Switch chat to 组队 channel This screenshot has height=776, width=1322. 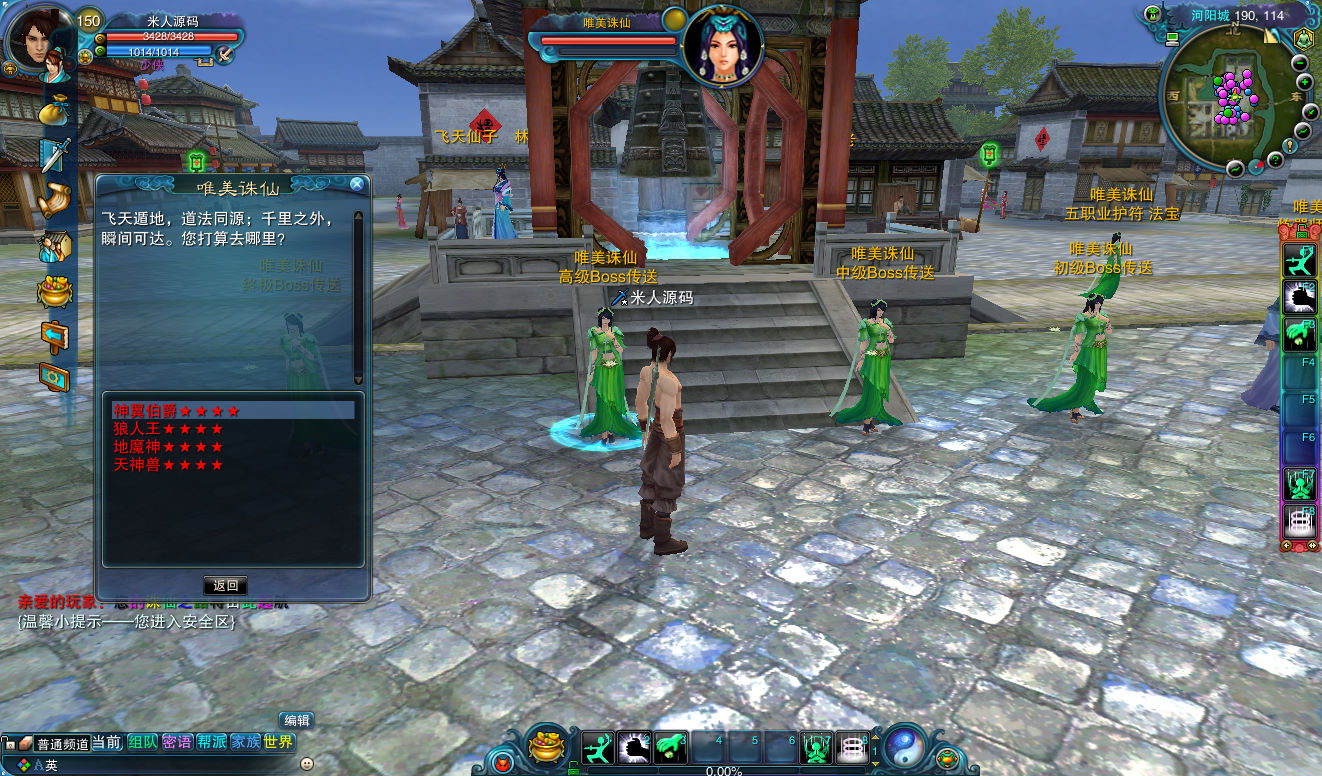pyautogui.click(x=142, y=742)
